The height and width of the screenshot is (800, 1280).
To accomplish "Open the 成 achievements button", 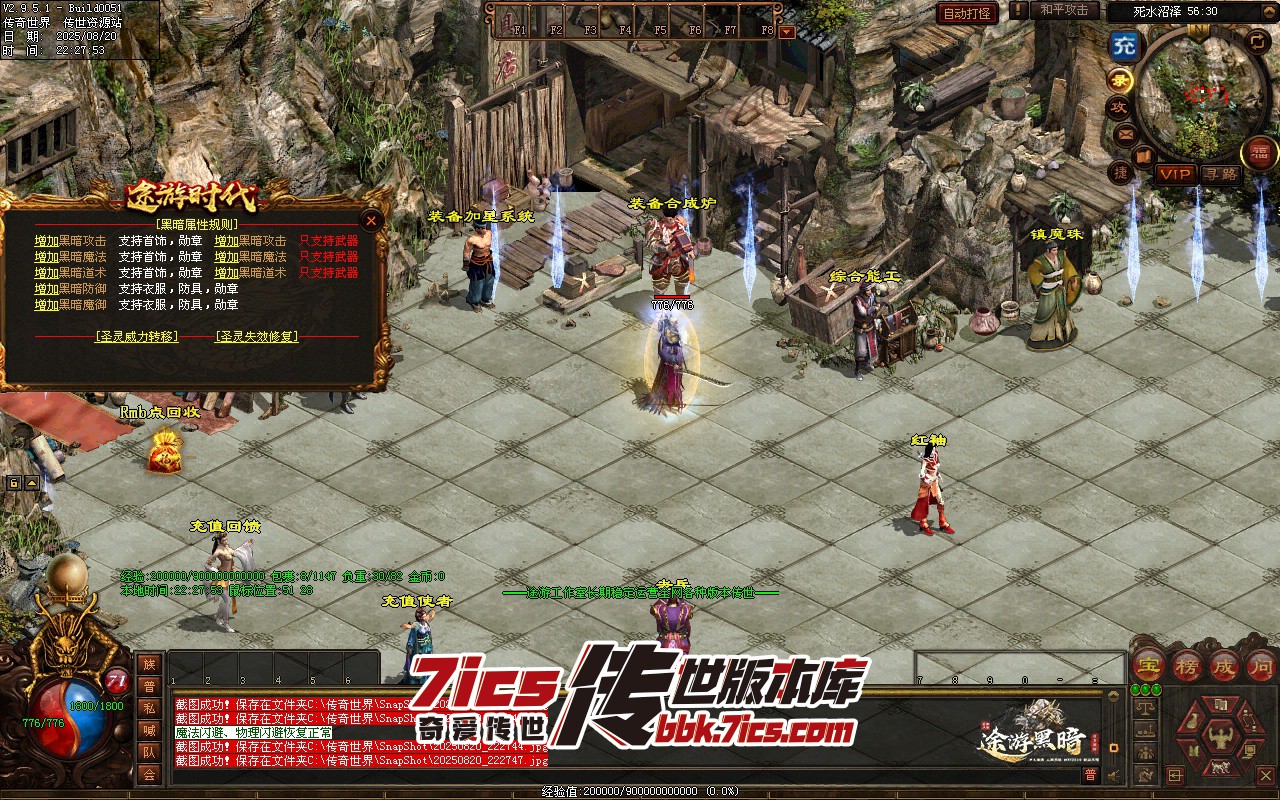I will point(1224,665).
